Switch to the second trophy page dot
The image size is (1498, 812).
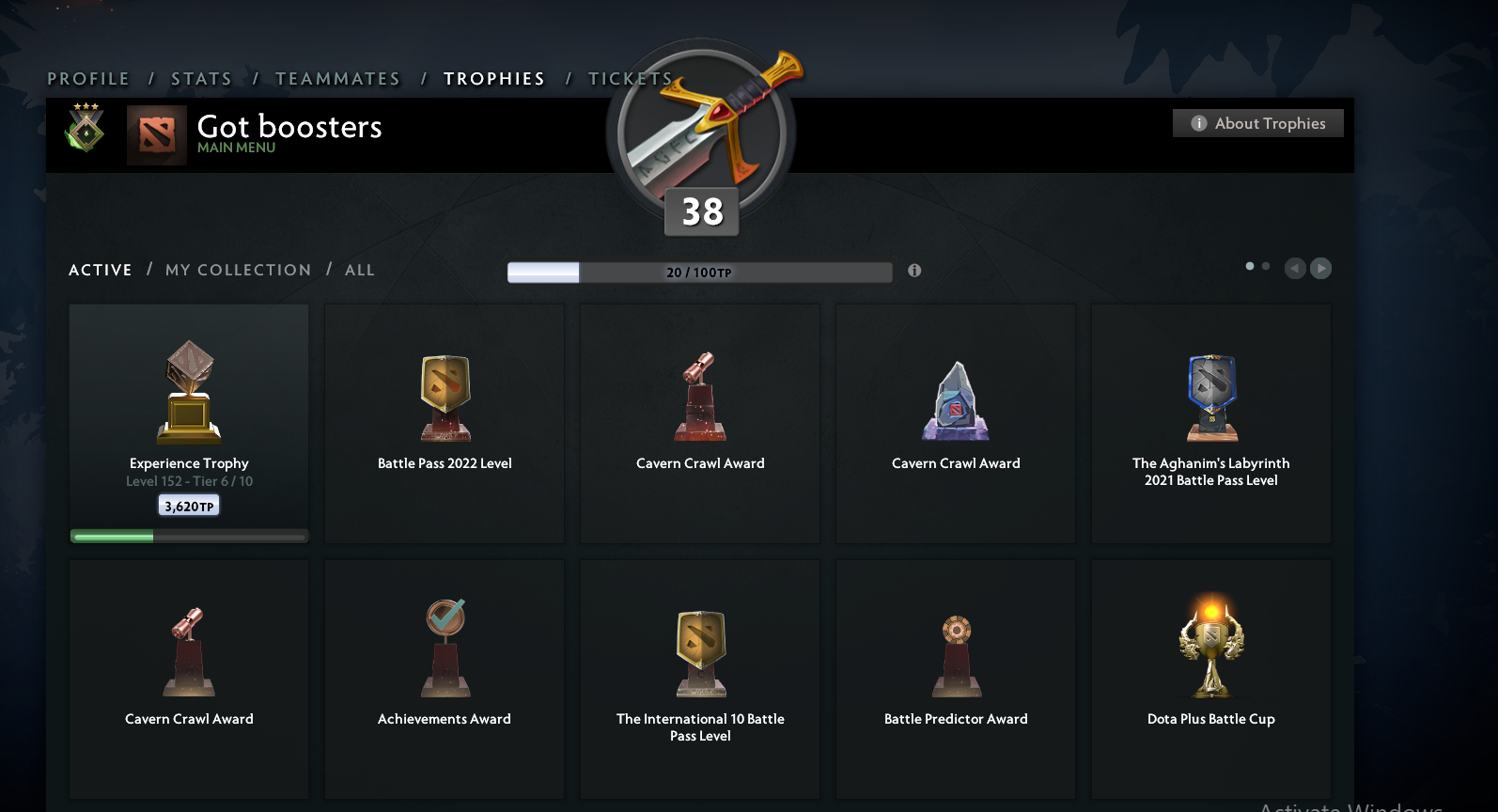(x=1265, y=267)
